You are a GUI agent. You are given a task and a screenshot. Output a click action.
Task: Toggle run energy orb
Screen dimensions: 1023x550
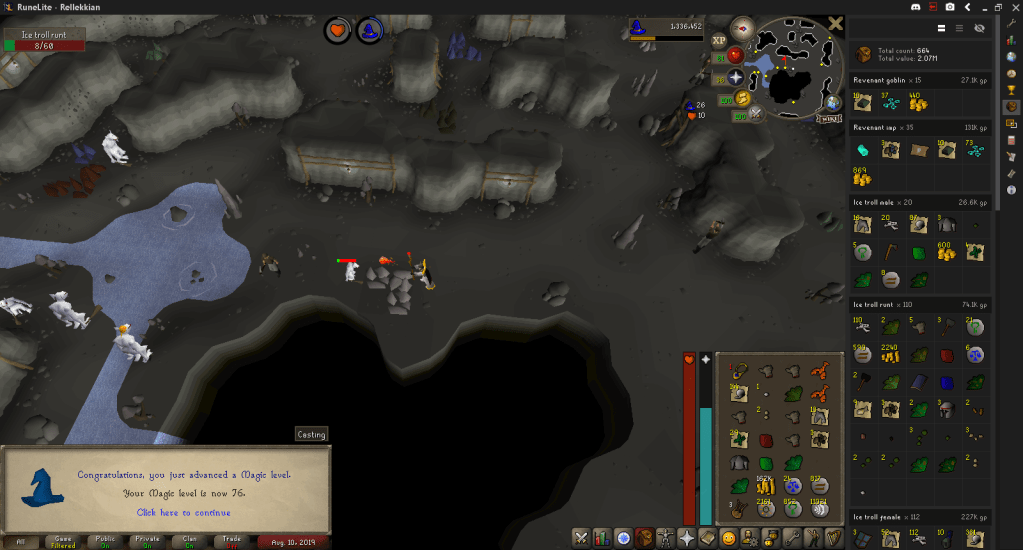[742, 97]
